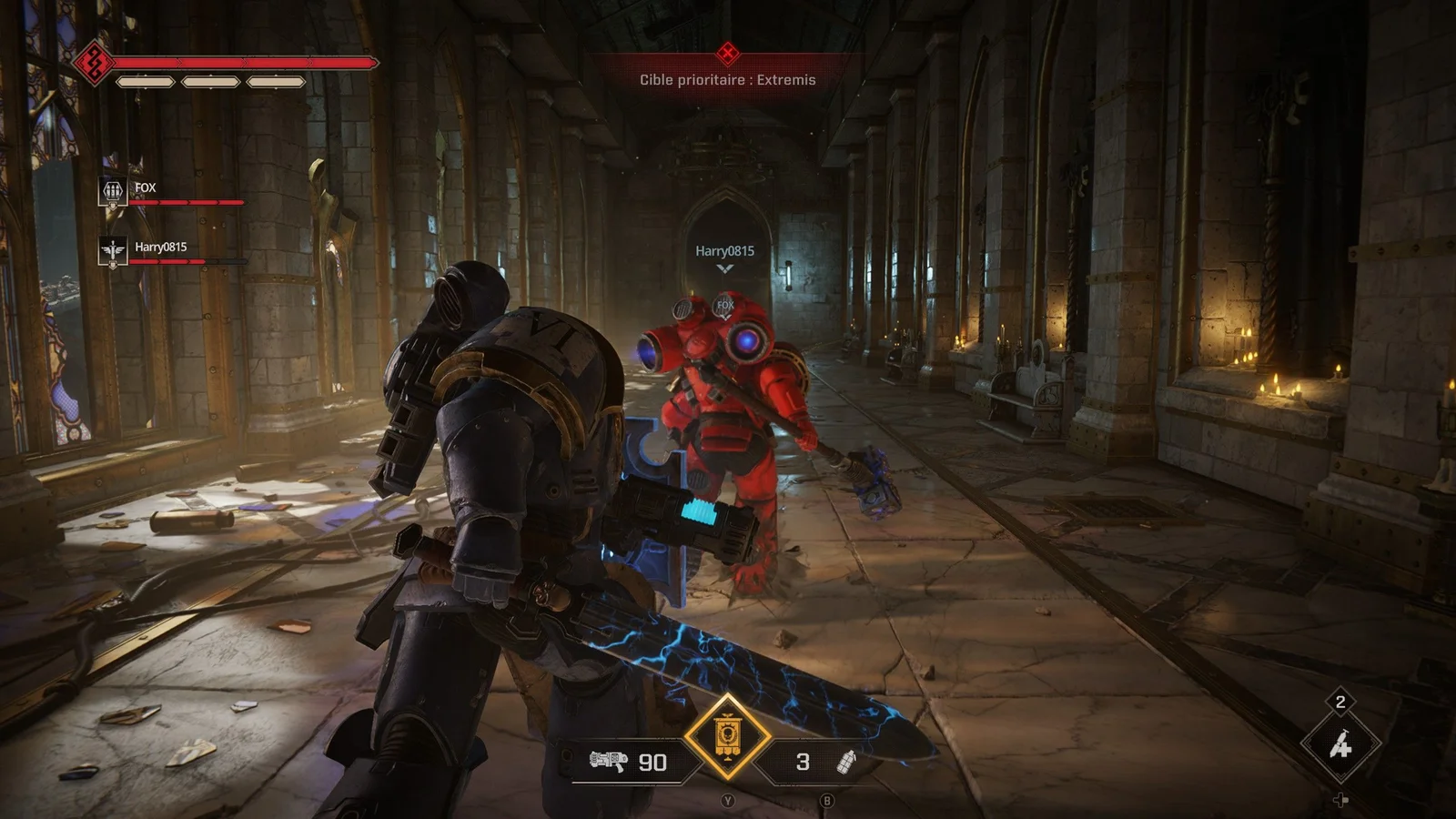Click Harry0815's floating teammate name marker
This screenshot has height=819, width=1456.
(724, 251)
